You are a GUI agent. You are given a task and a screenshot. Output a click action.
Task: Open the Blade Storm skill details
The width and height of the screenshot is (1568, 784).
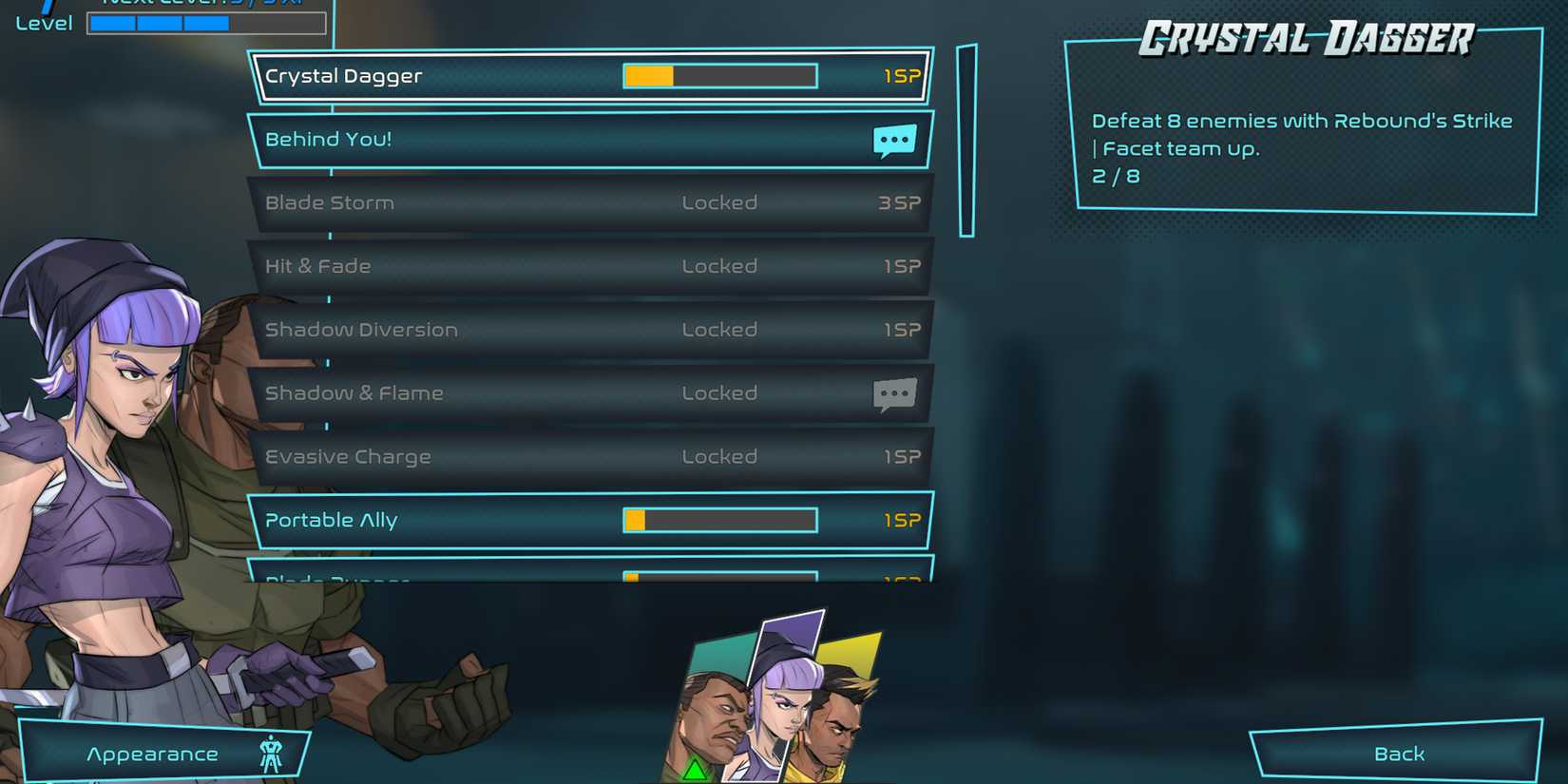tap(475, 202)
